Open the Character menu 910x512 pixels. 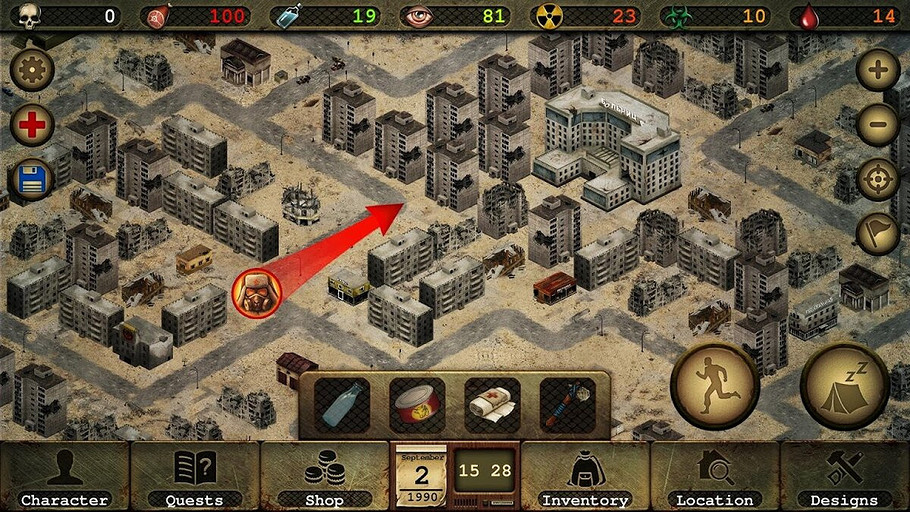(65, 477)
